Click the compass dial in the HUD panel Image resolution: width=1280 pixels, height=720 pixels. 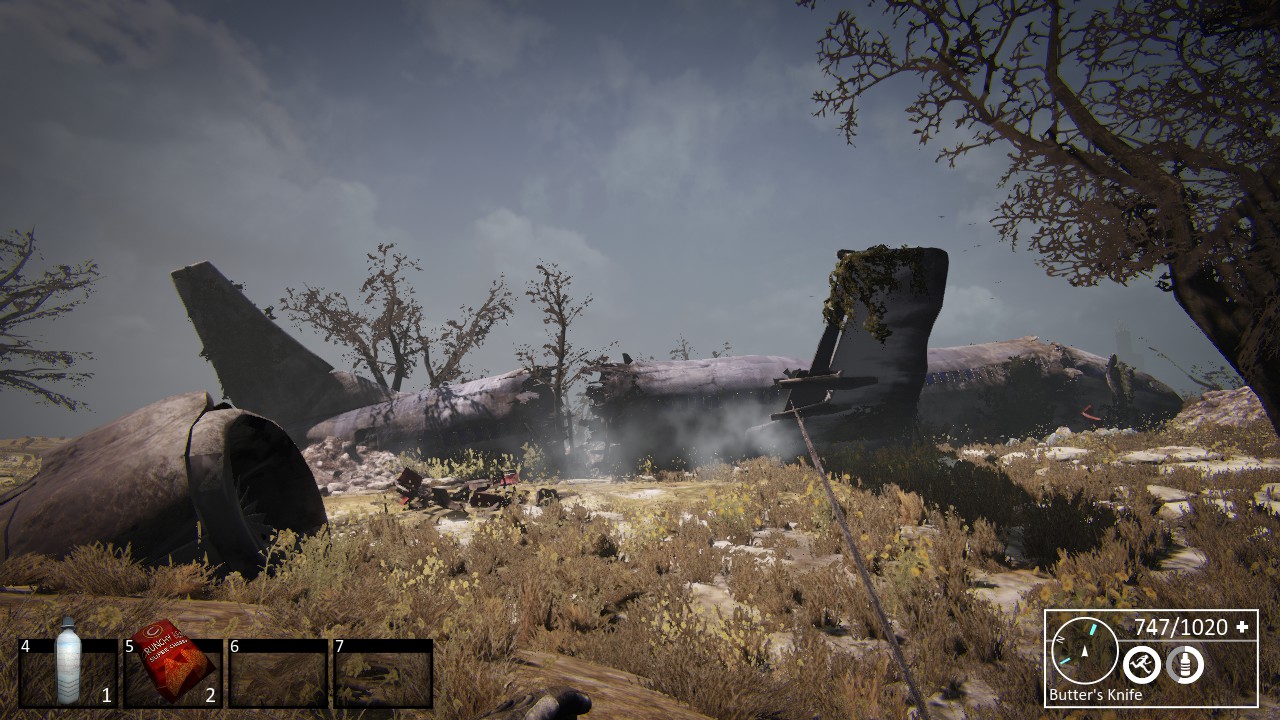pos(1083,652)
